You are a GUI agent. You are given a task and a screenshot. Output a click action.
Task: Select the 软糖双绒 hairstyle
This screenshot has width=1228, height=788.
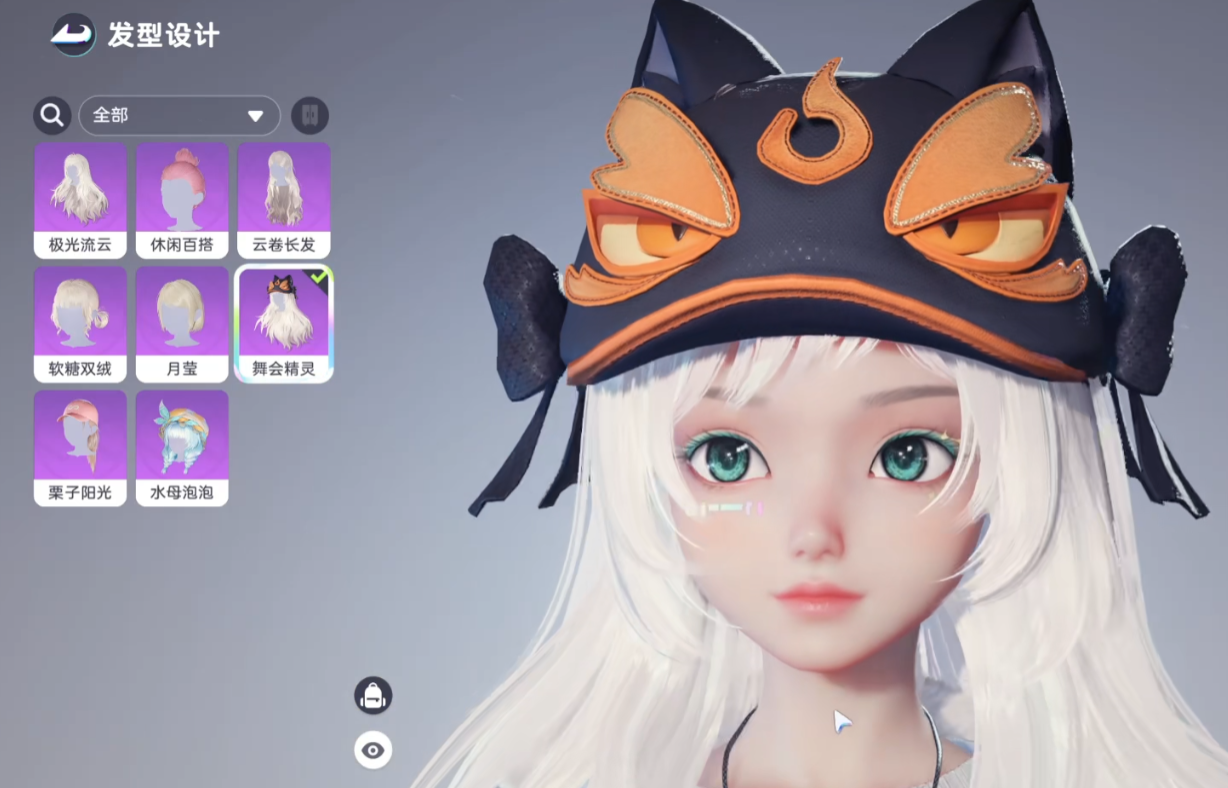tap(80, 324)
